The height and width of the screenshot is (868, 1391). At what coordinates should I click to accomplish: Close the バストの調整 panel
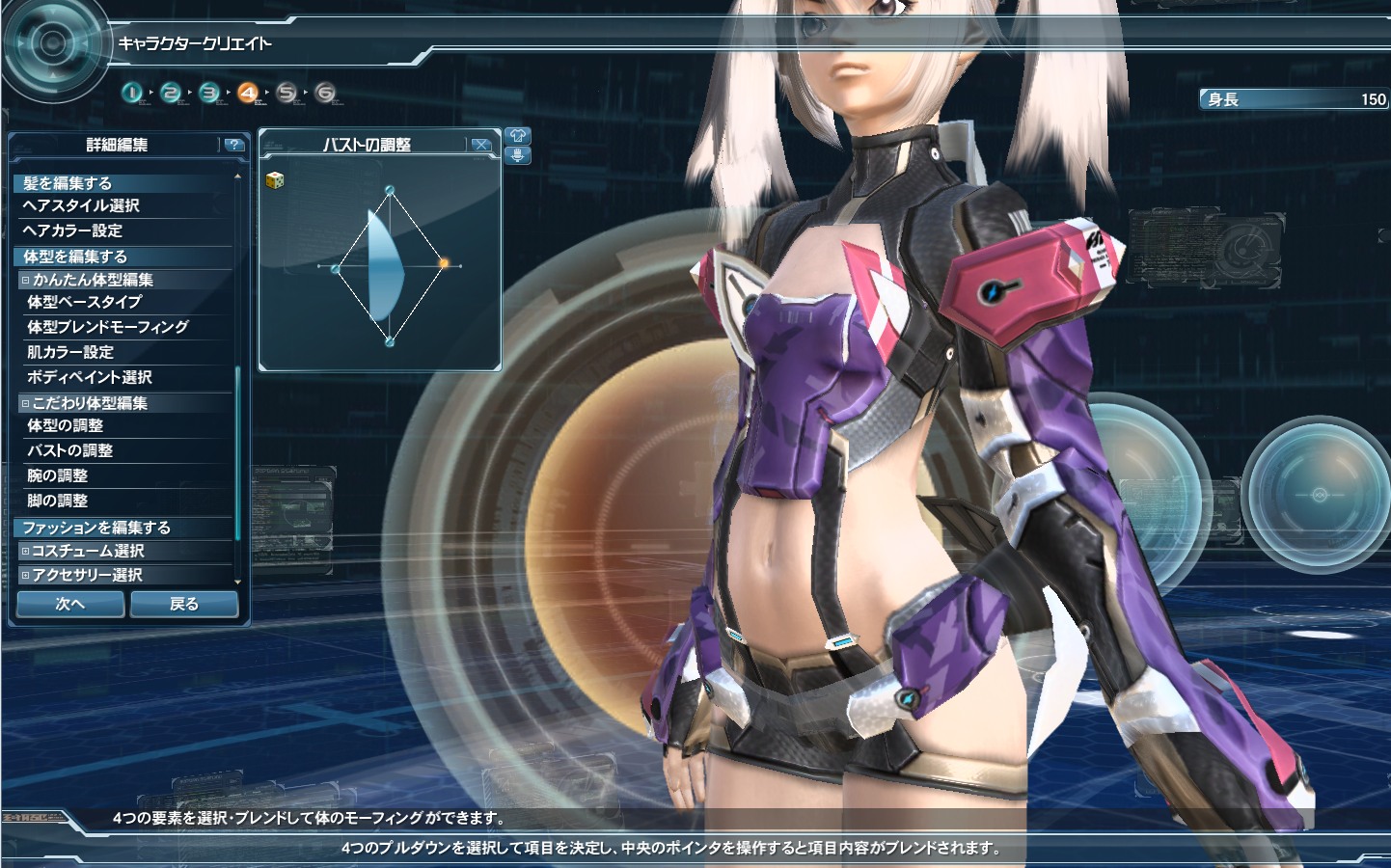(x=480, y=145)
